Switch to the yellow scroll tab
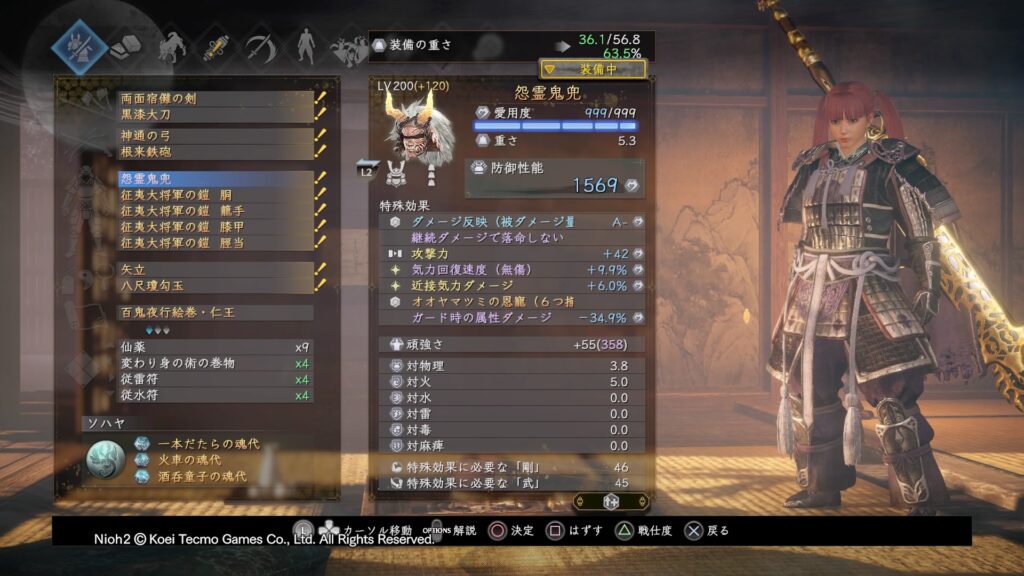This screenshot has height=576, width=1024. pyautogui.click(x=214, y=46)
